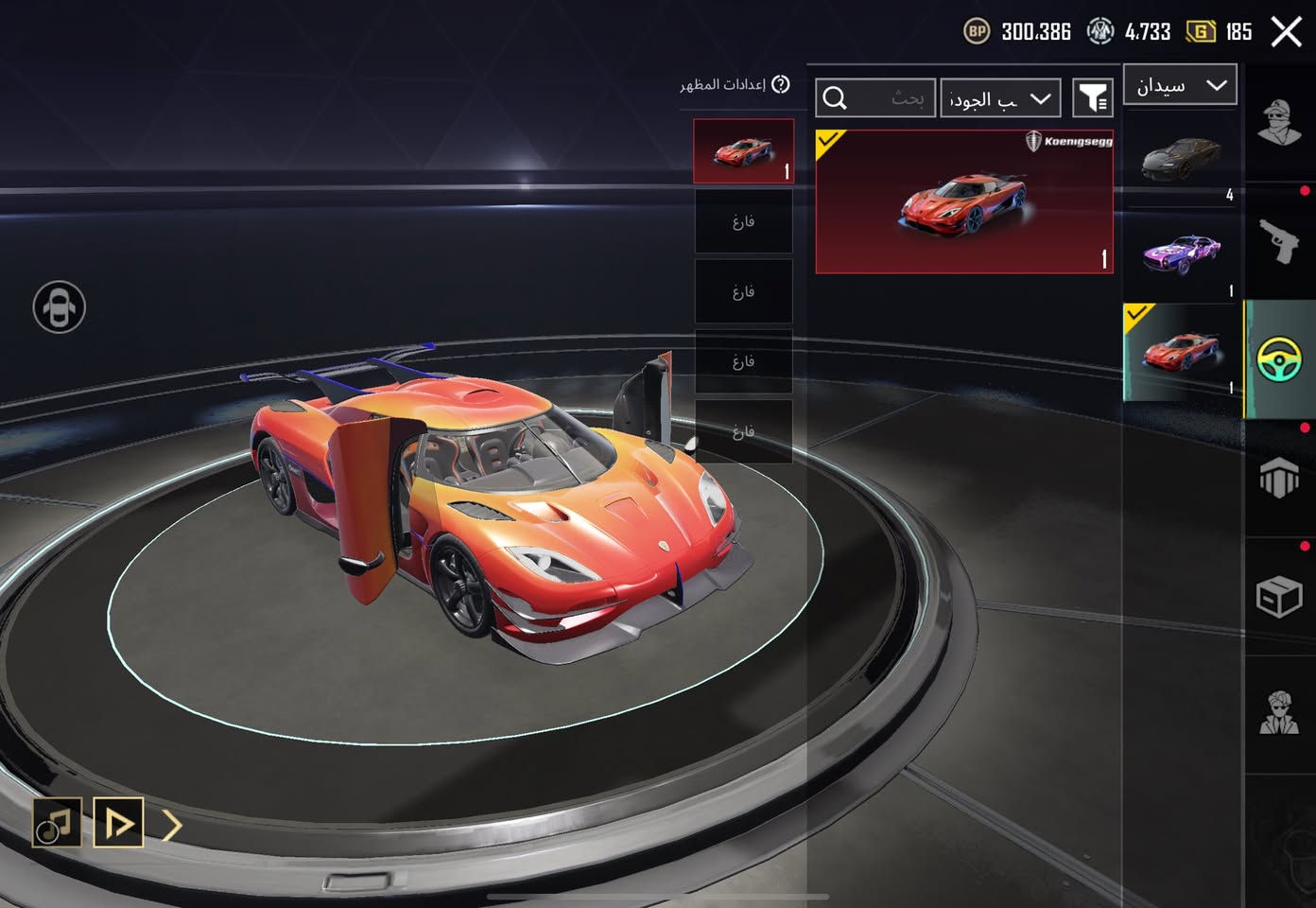1316x908 pixels.
Task: Select the large Koenigsegg red car skin
Action: [963, 201]
